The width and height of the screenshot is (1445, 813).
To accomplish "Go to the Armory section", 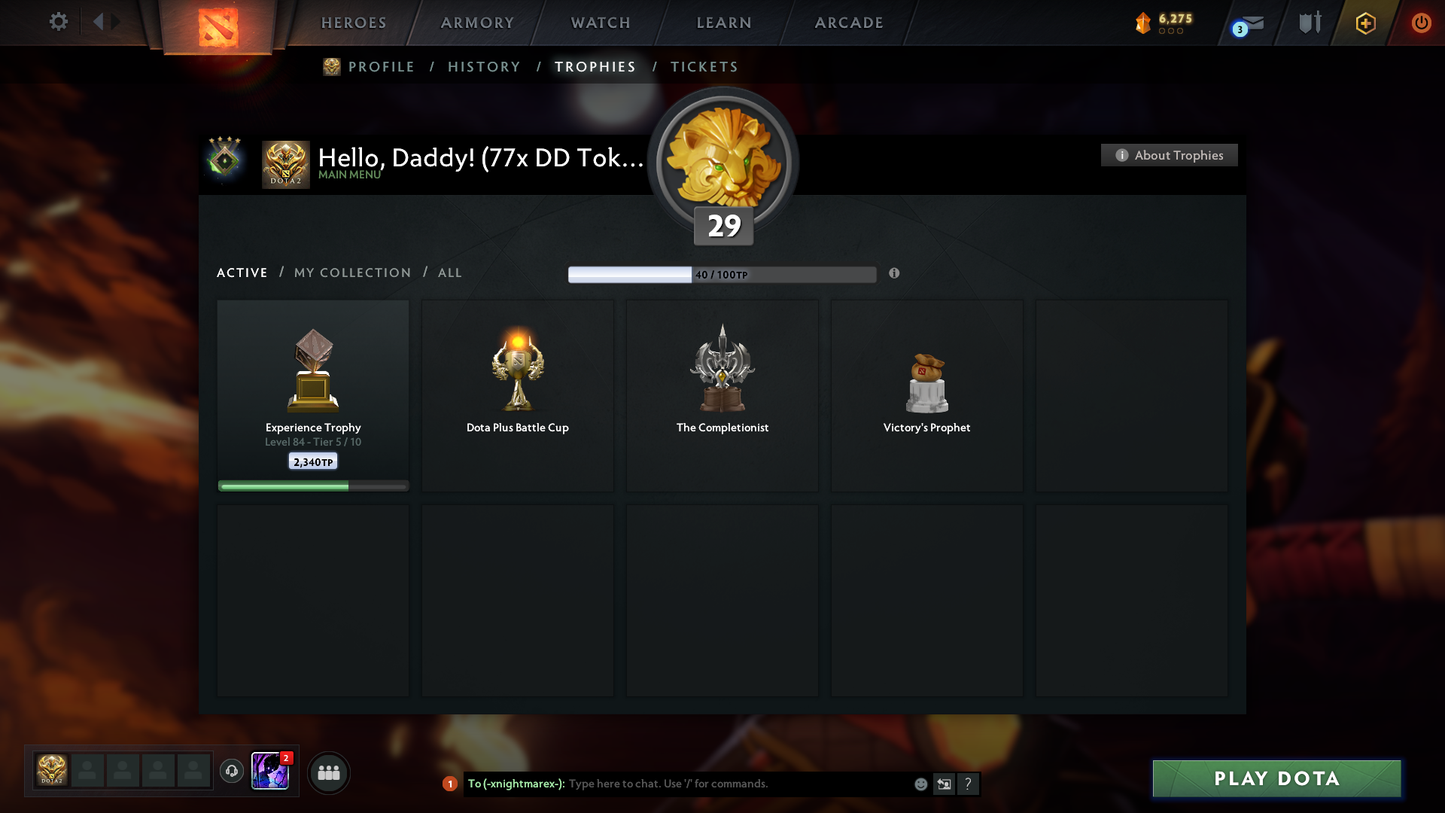I will [477, 23].
